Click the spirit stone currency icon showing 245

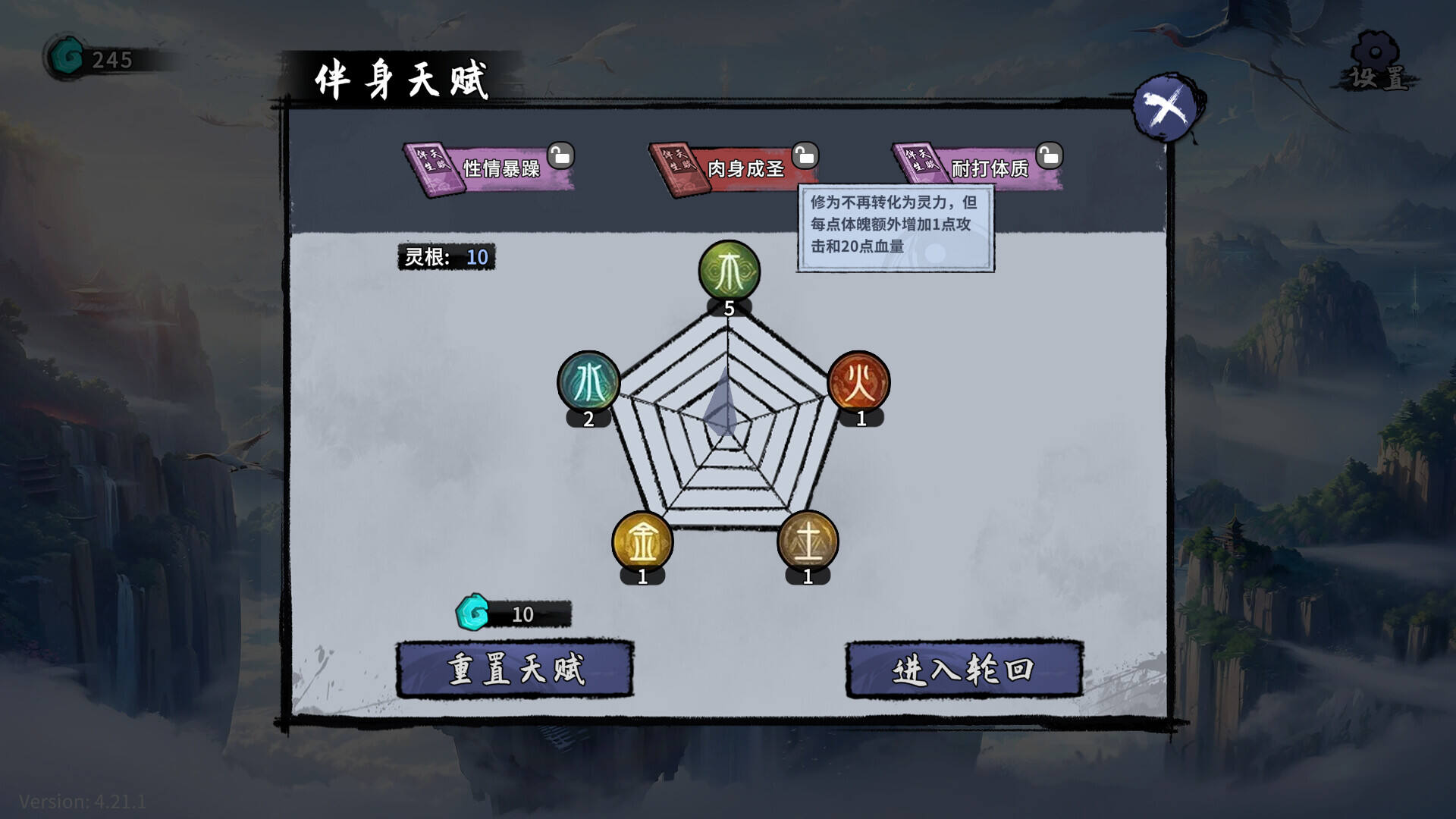pyautogui.click(x=65, y=55)
